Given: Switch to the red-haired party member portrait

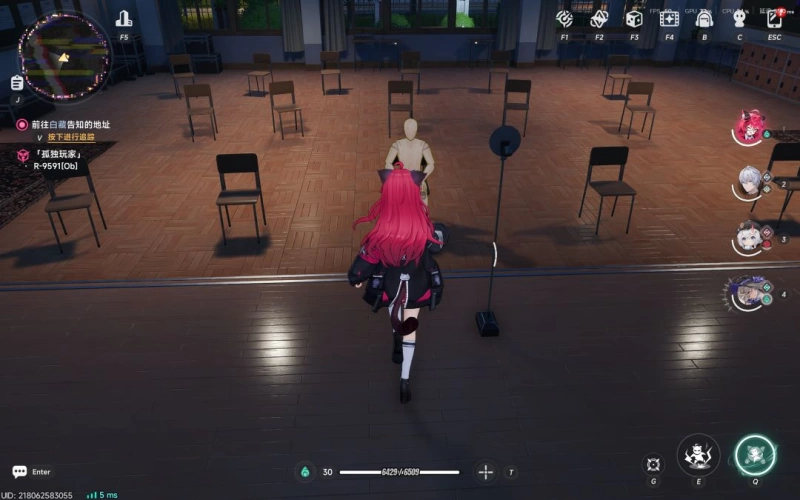Looking at the screenshot, I should (x=749, y=127).
